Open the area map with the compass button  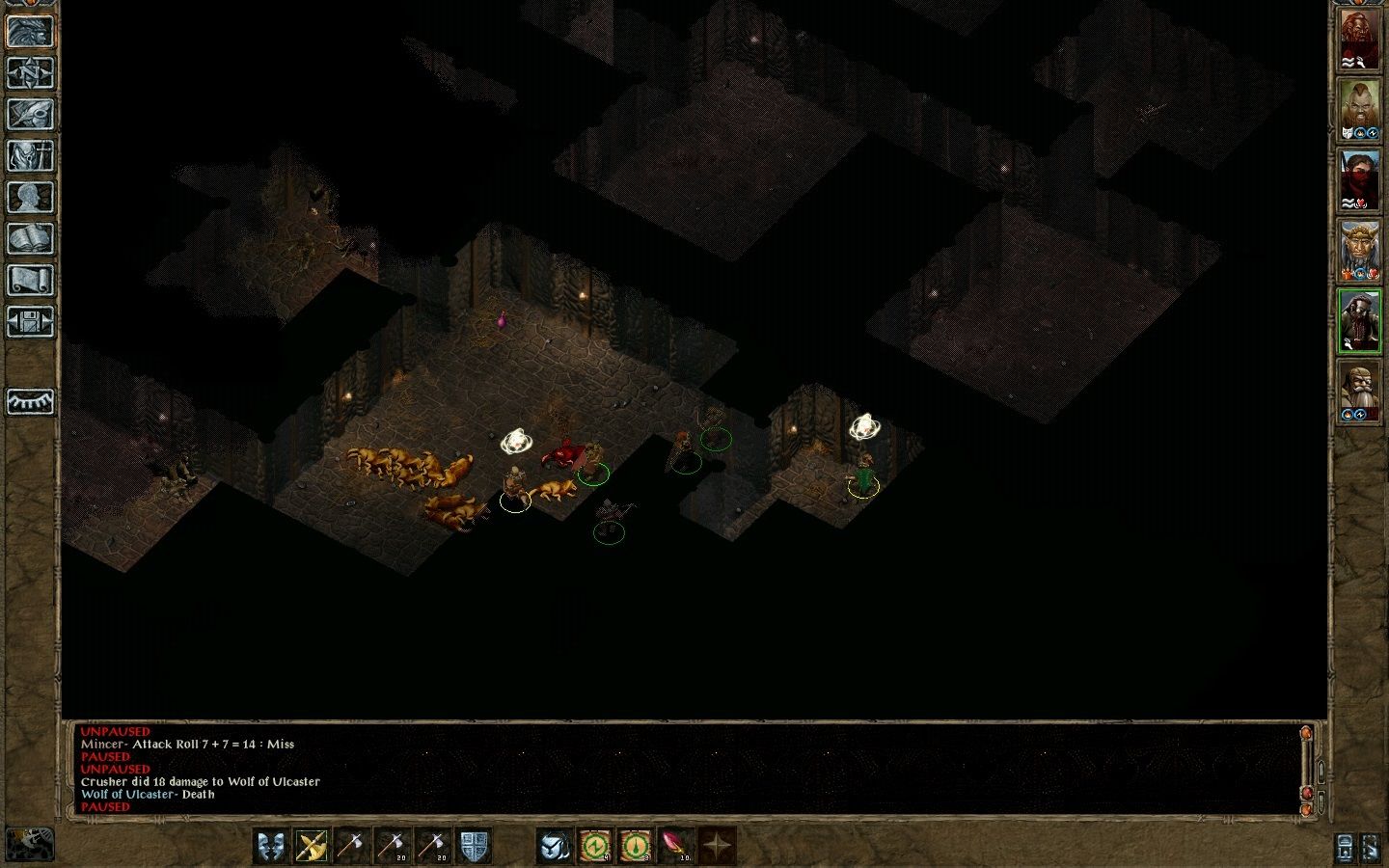(30, 72)
